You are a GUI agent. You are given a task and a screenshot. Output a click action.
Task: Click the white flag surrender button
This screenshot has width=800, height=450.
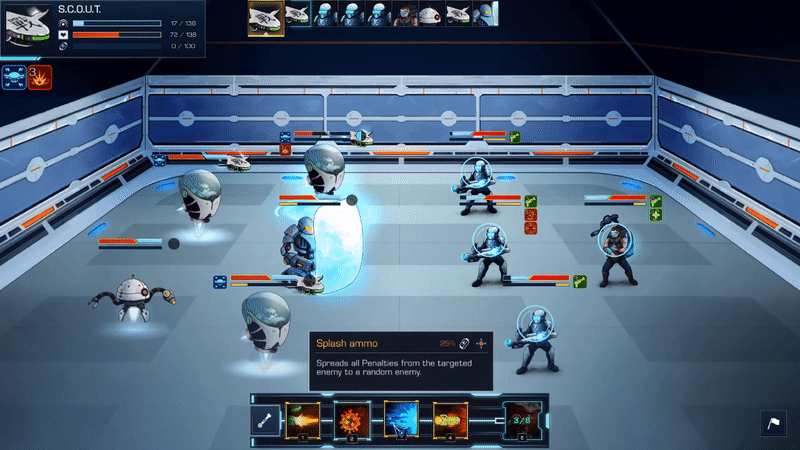[774, 424]
